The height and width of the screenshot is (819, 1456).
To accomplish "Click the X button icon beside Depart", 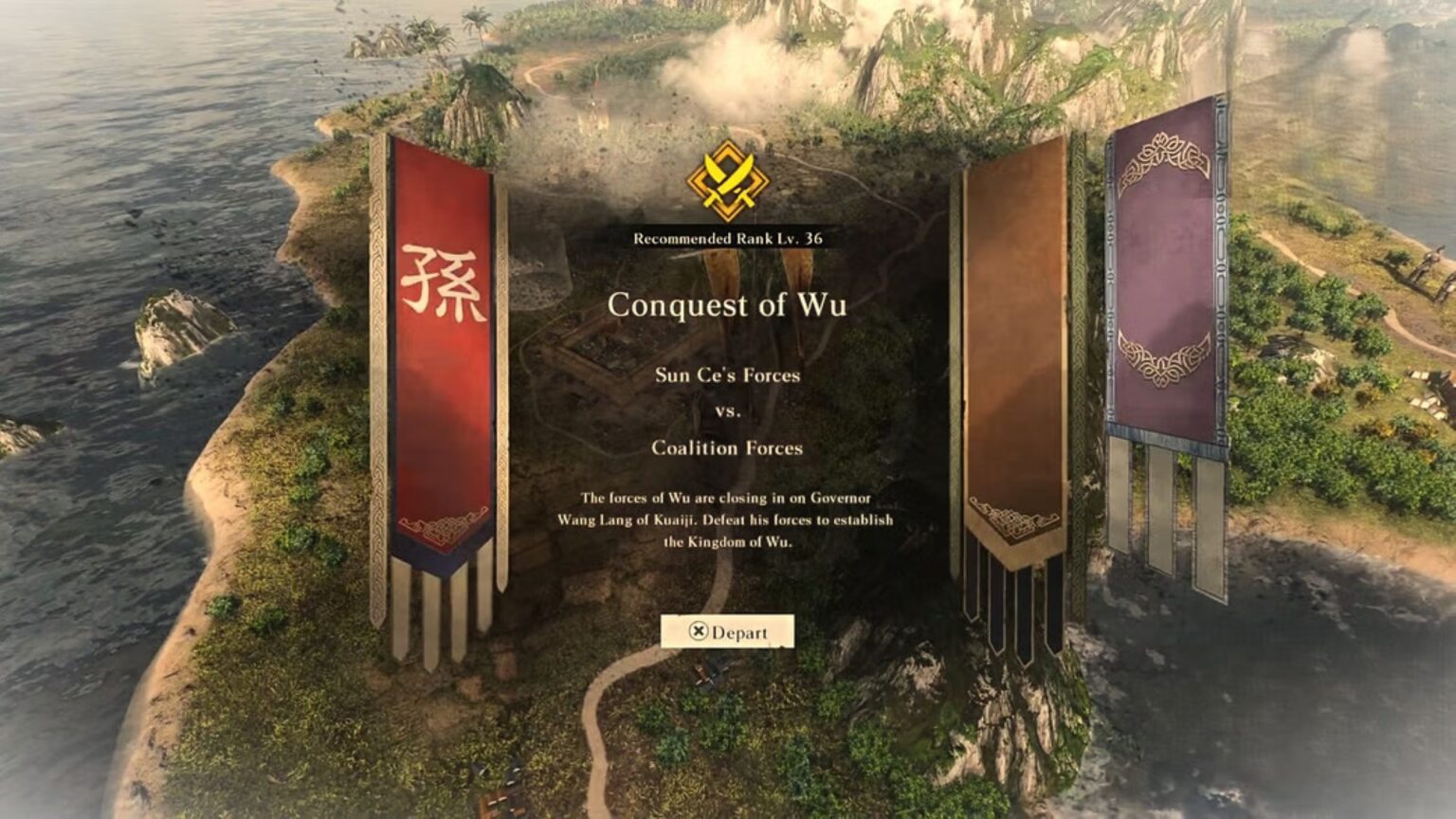I will pyautogui.click(x=697, y=631).
